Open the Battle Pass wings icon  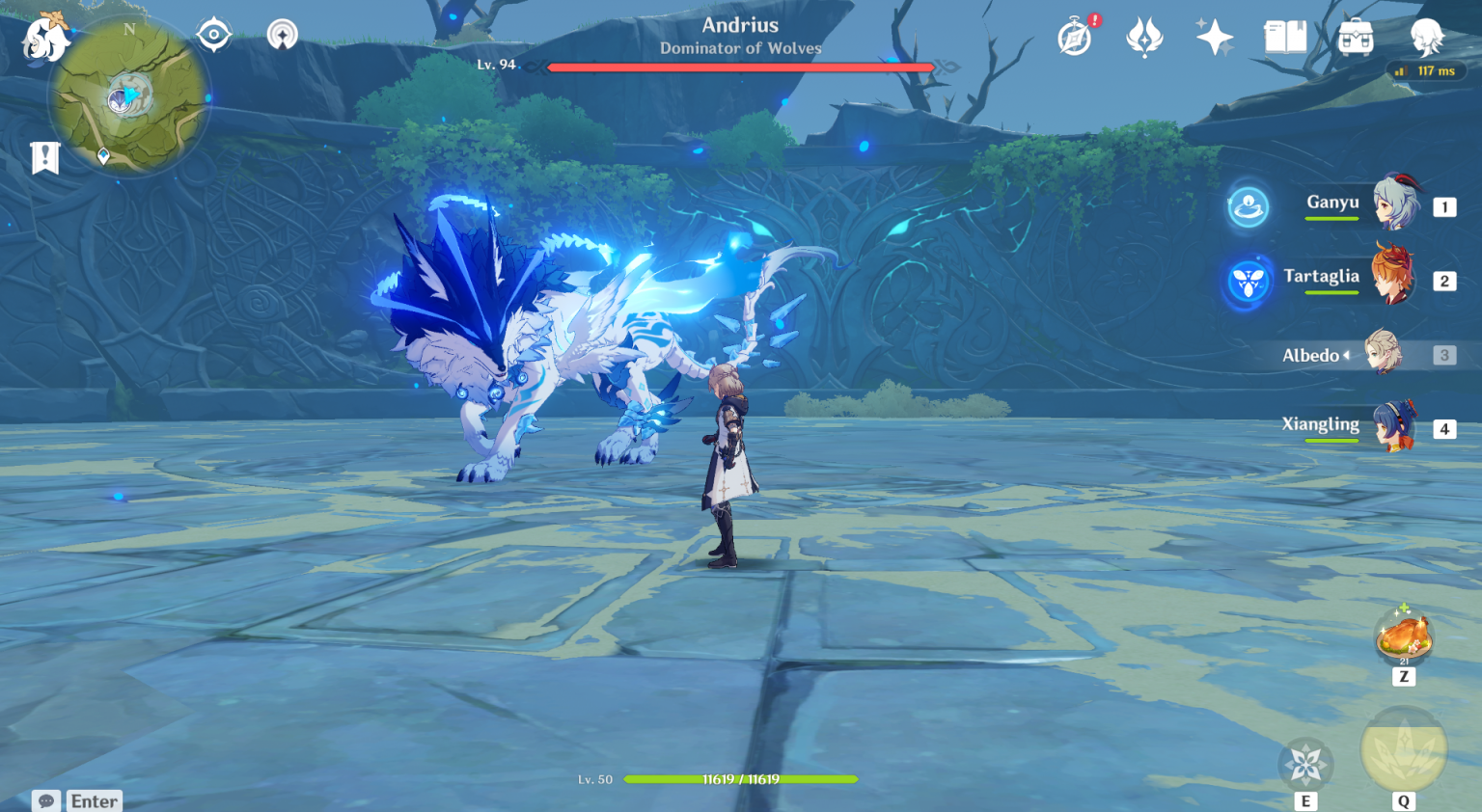point(1144,39)
